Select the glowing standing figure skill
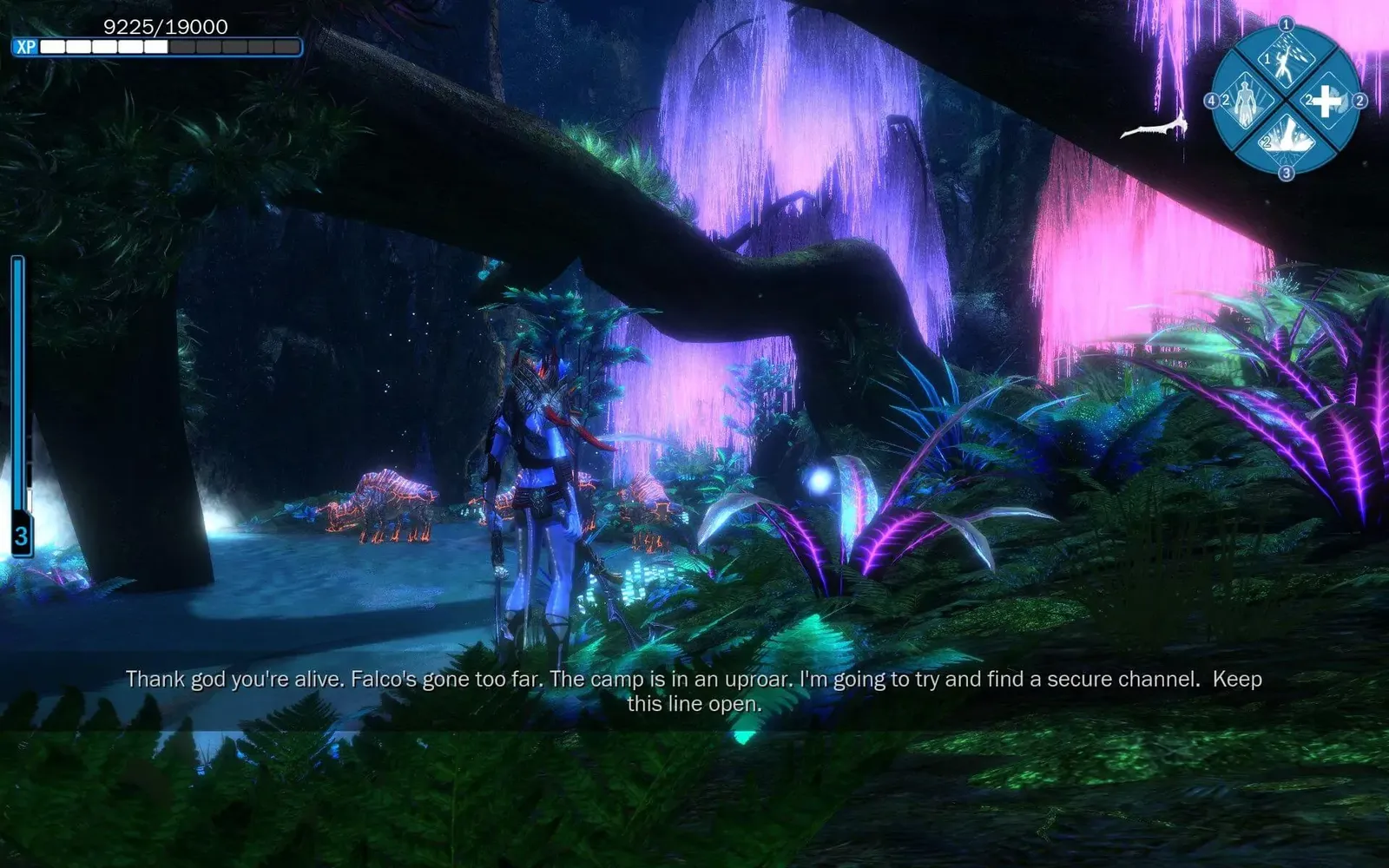Image resolution: width=1389 pixels, height=868 pixels. [x=1247, y=102]
